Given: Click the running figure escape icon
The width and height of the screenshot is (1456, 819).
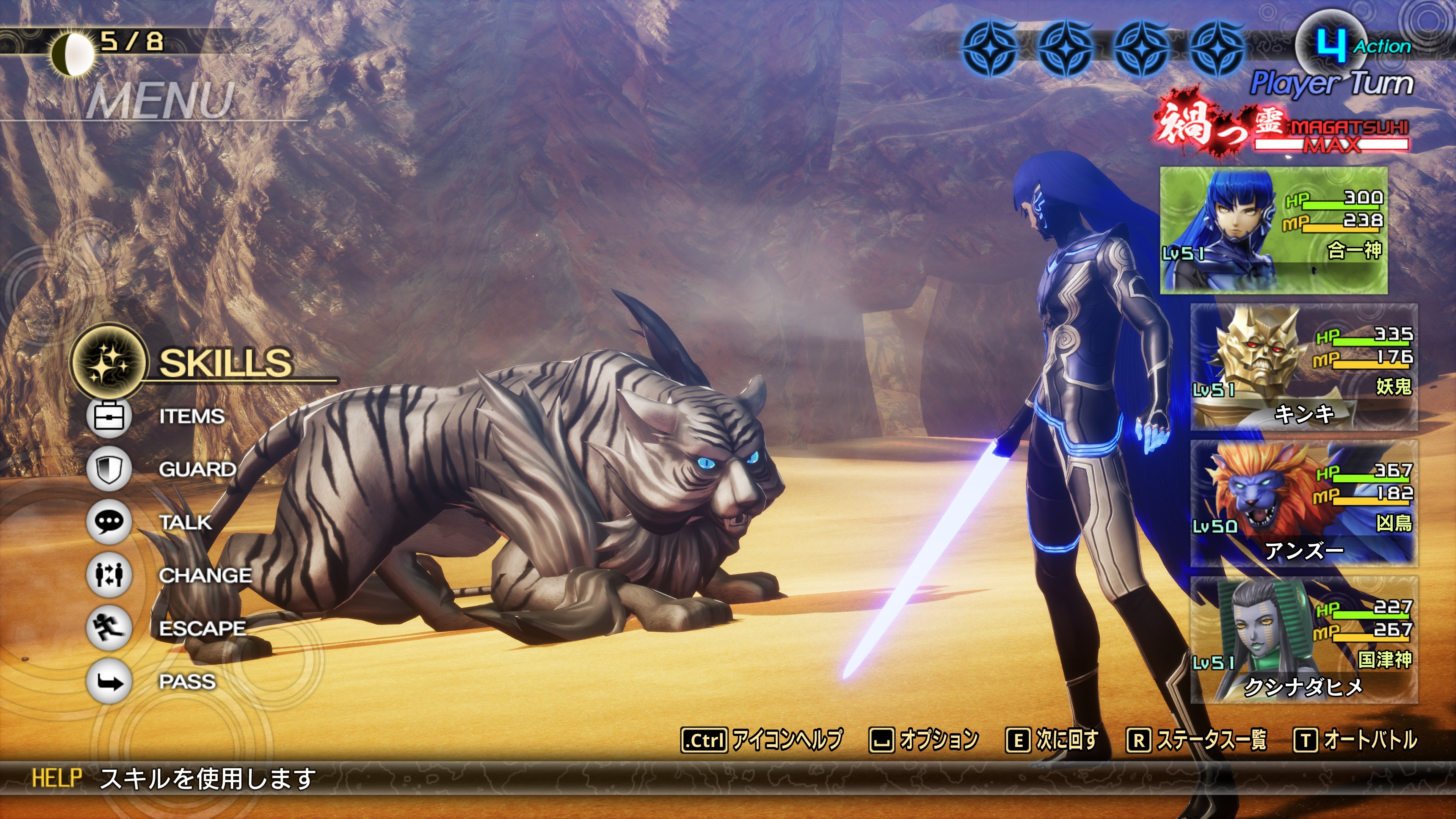Looking at the screenshot, I should 109,628.
